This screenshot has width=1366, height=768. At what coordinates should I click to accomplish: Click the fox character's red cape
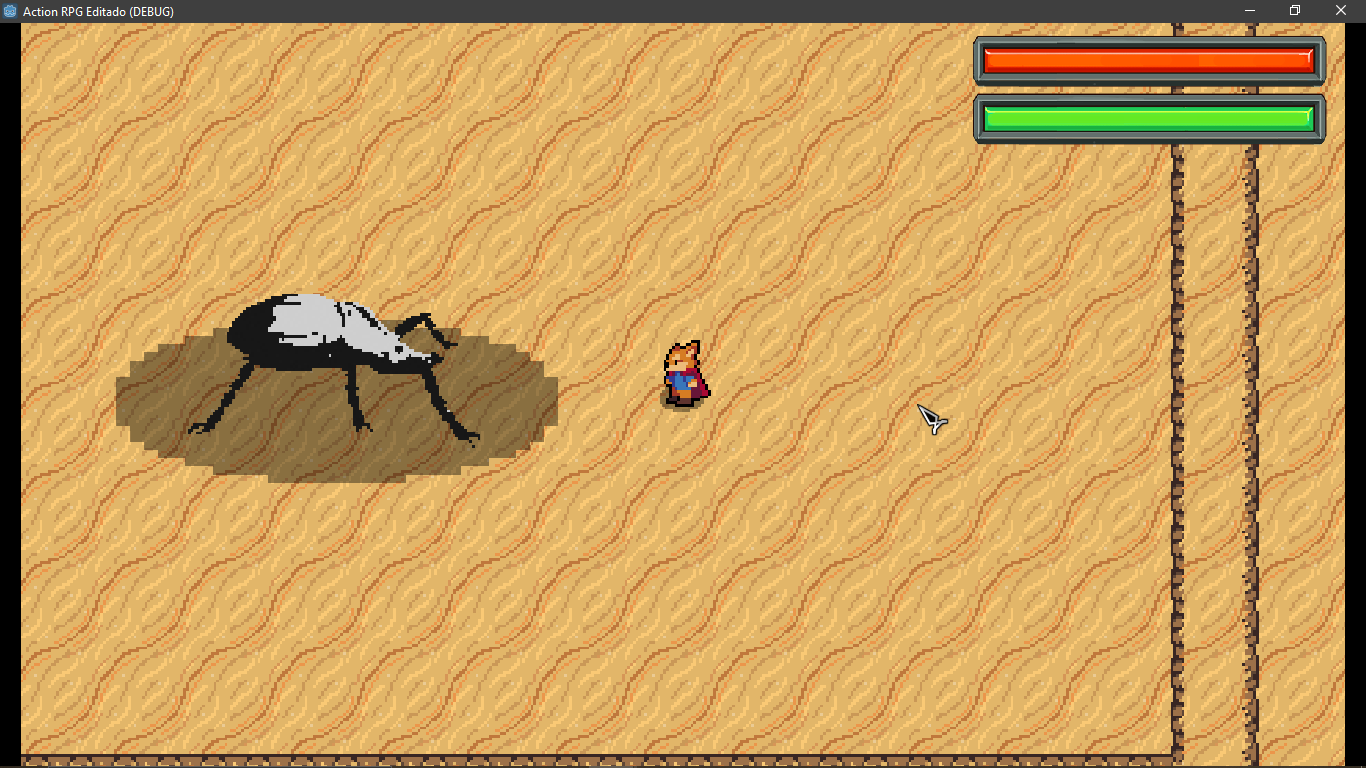click(x=698, y=390)
